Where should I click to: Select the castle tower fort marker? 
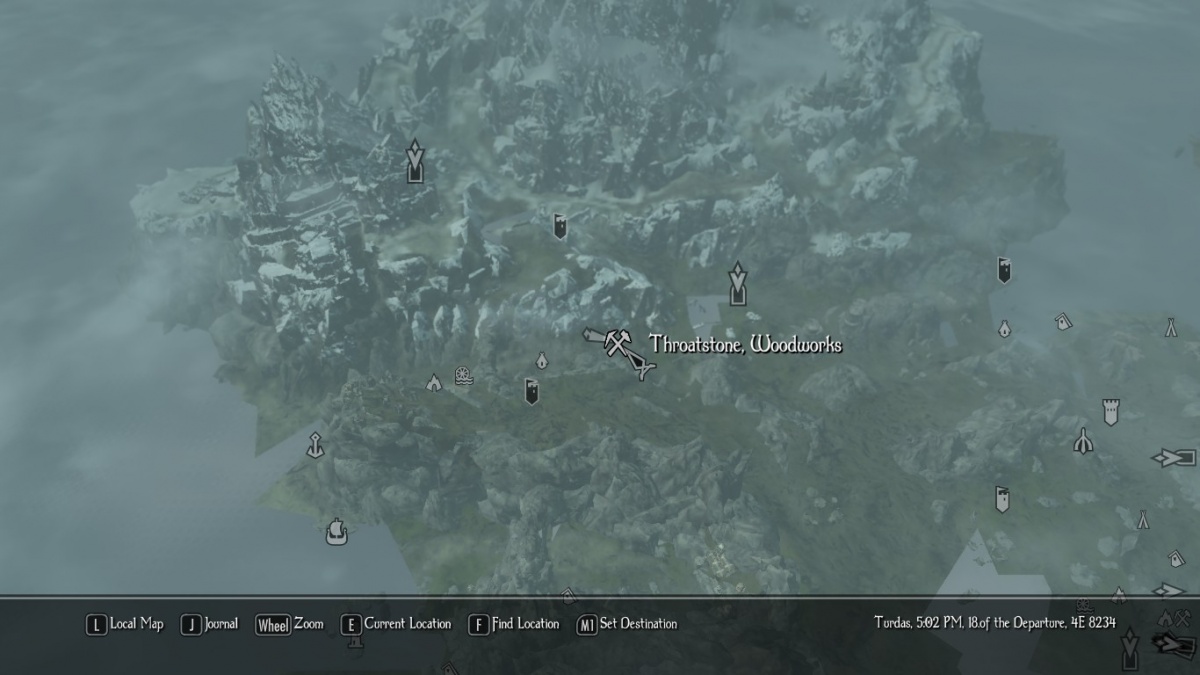pos(1109,411)
